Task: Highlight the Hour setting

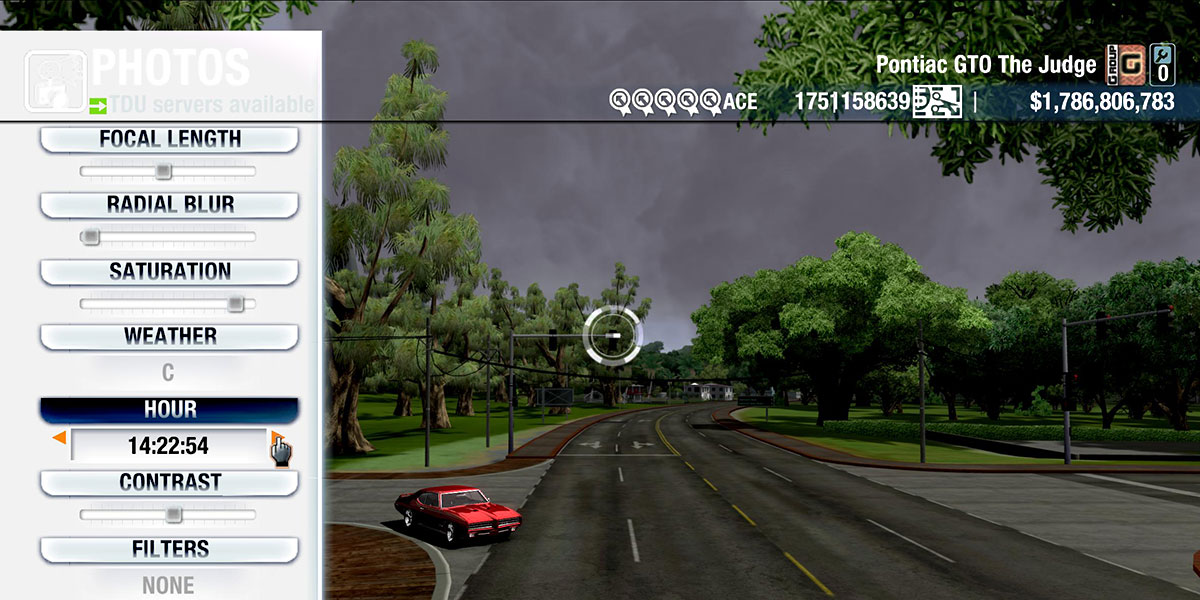Action: pos(169,410)
